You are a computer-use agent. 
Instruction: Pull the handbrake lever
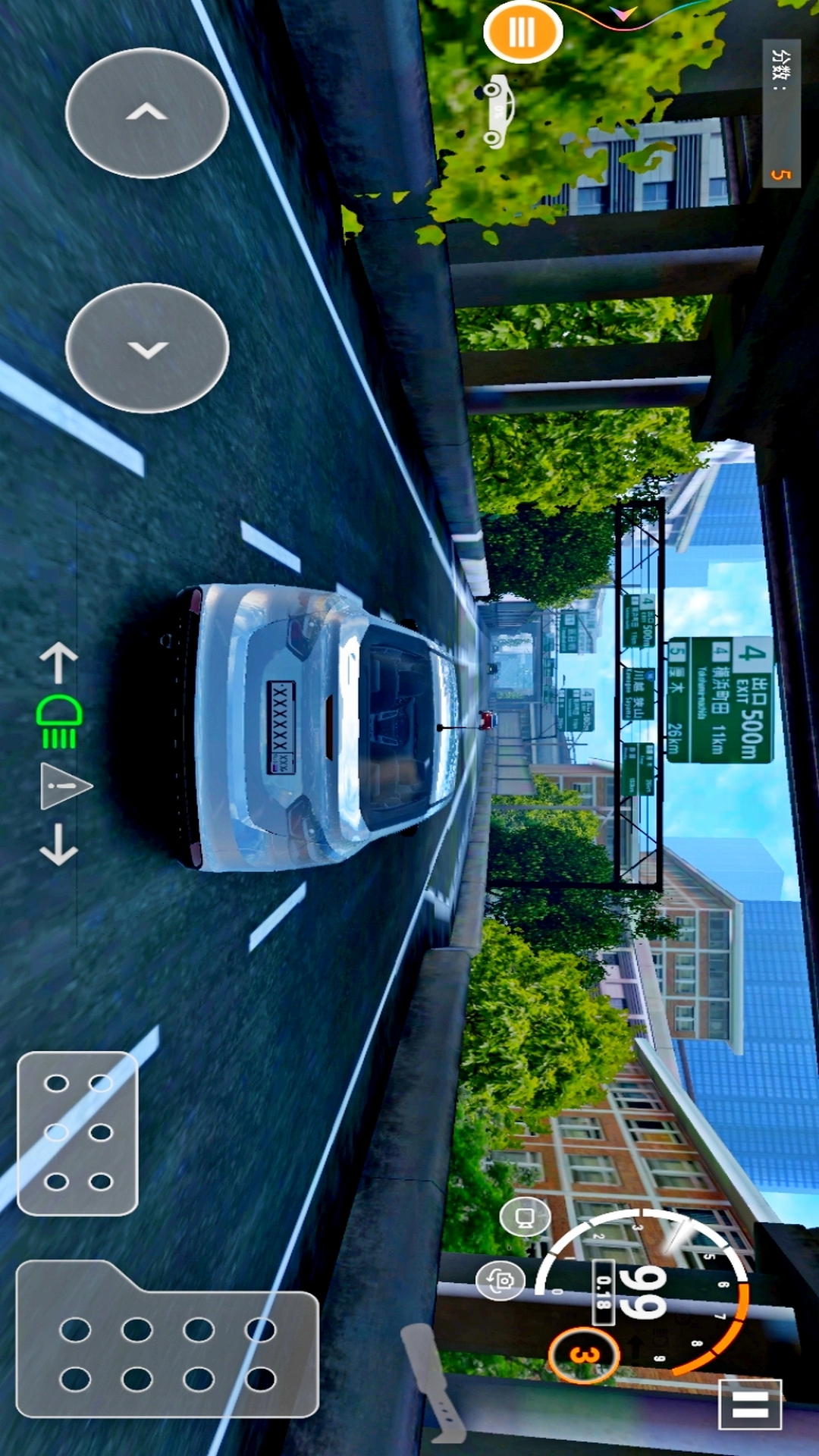[432, 1382]
